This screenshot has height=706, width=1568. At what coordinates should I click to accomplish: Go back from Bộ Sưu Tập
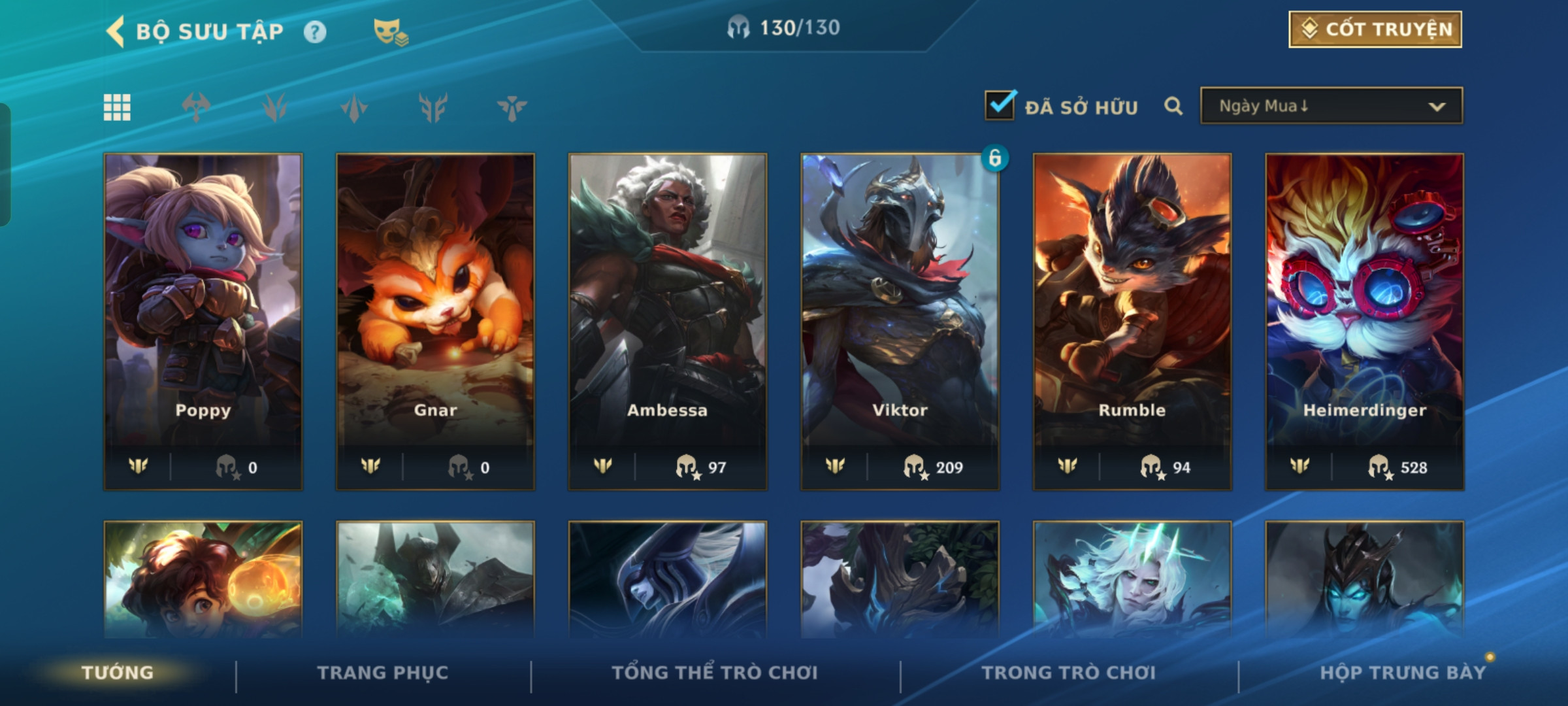[116, 31]
